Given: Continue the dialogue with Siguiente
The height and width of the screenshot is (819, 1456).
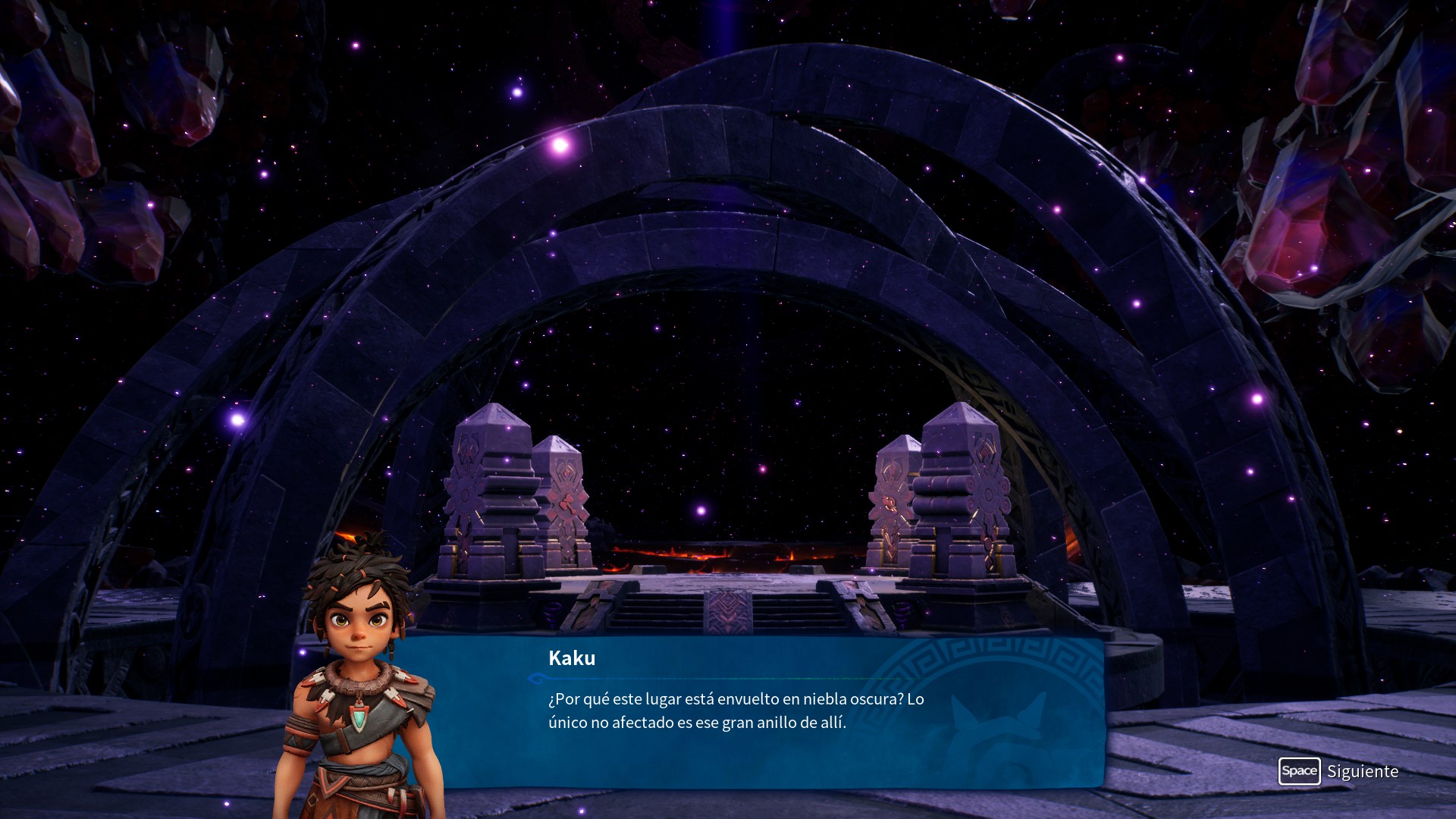Looking at the screenshot, I should [x=1338, y=771].
